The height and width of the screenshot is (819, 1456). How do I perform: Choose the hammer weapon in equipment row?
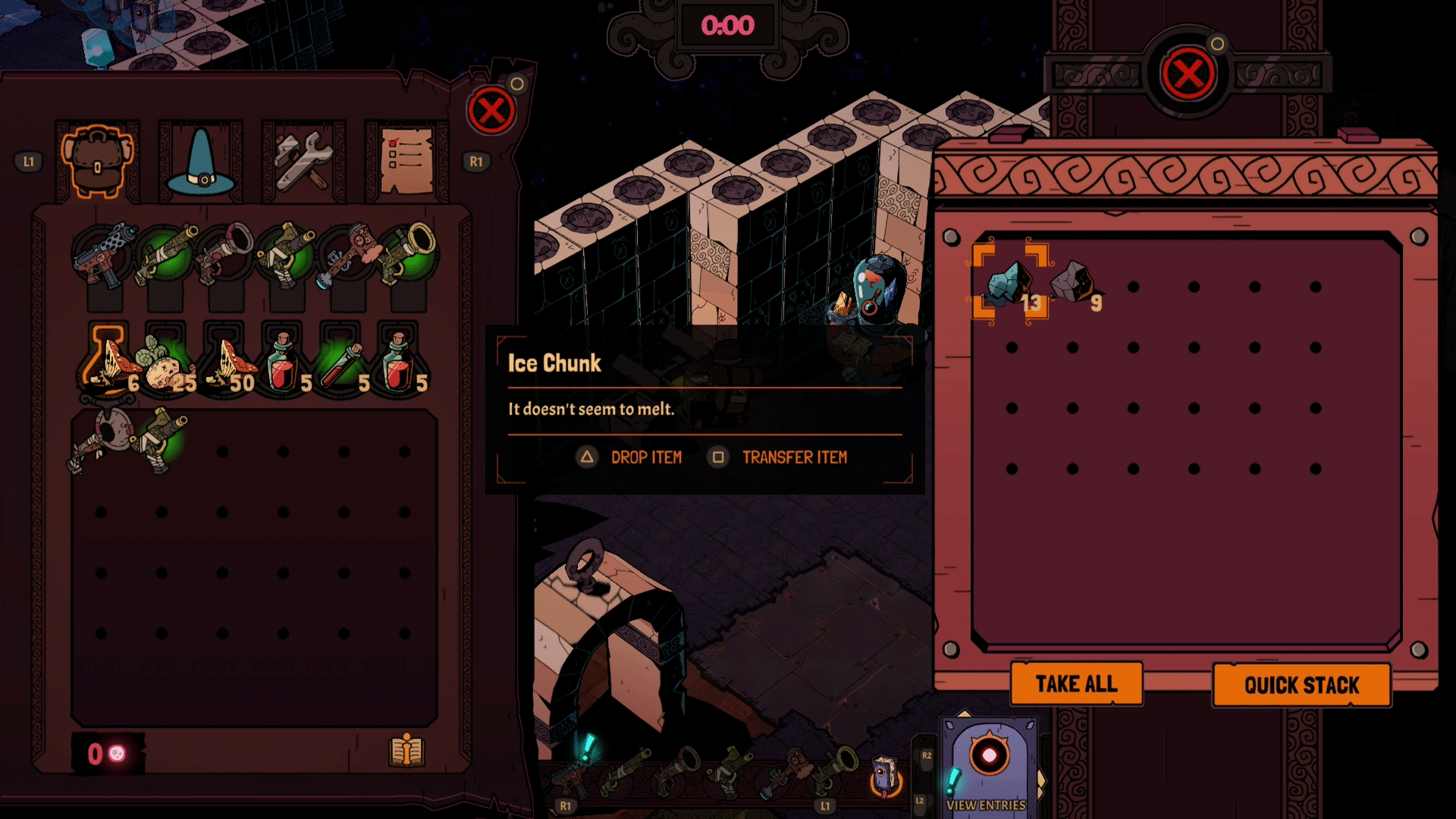click(347, 254)
